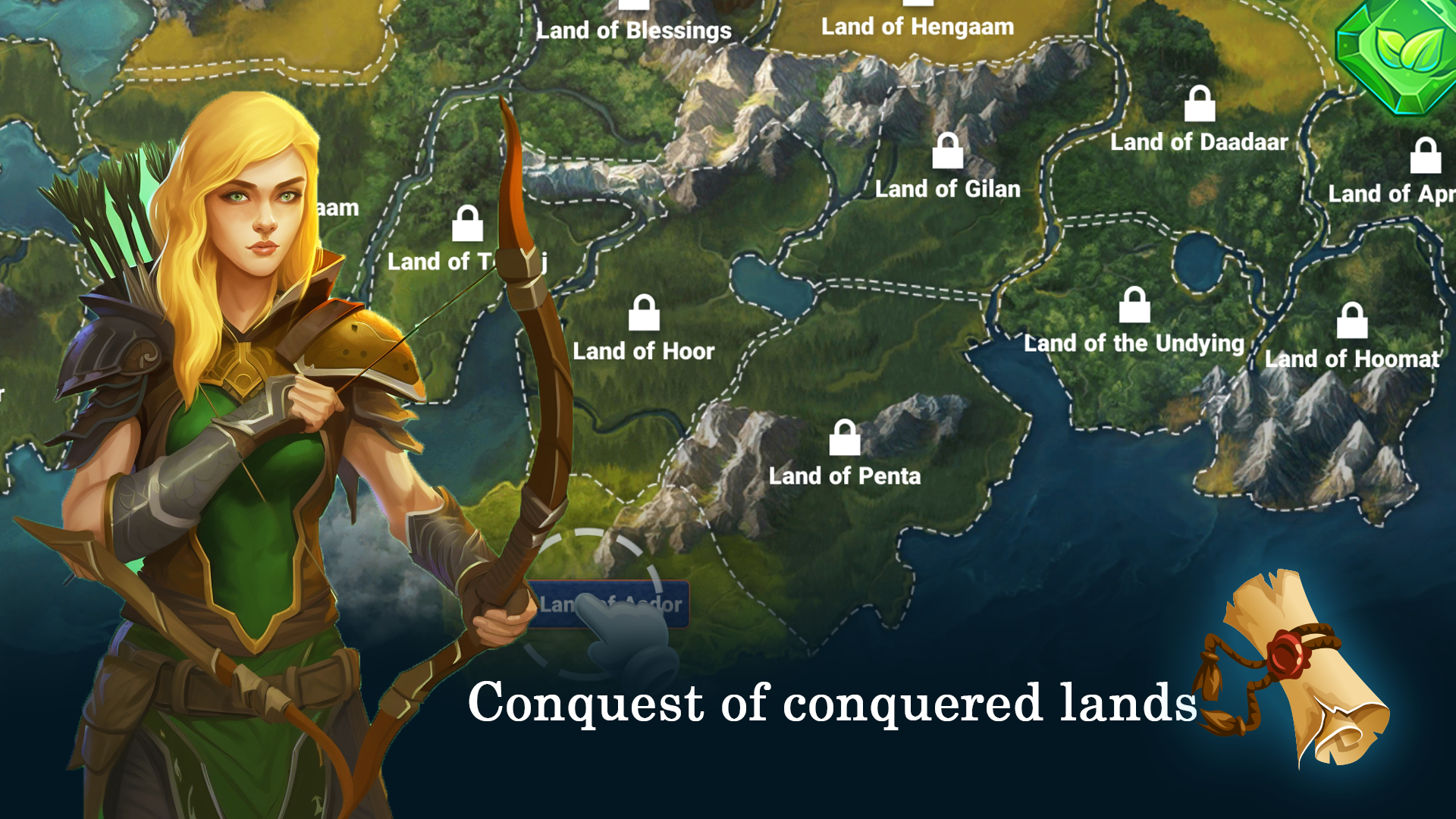Click the lock icon above Land of Gilan
The image size is (1456, 819).
(x=947, y=152)
